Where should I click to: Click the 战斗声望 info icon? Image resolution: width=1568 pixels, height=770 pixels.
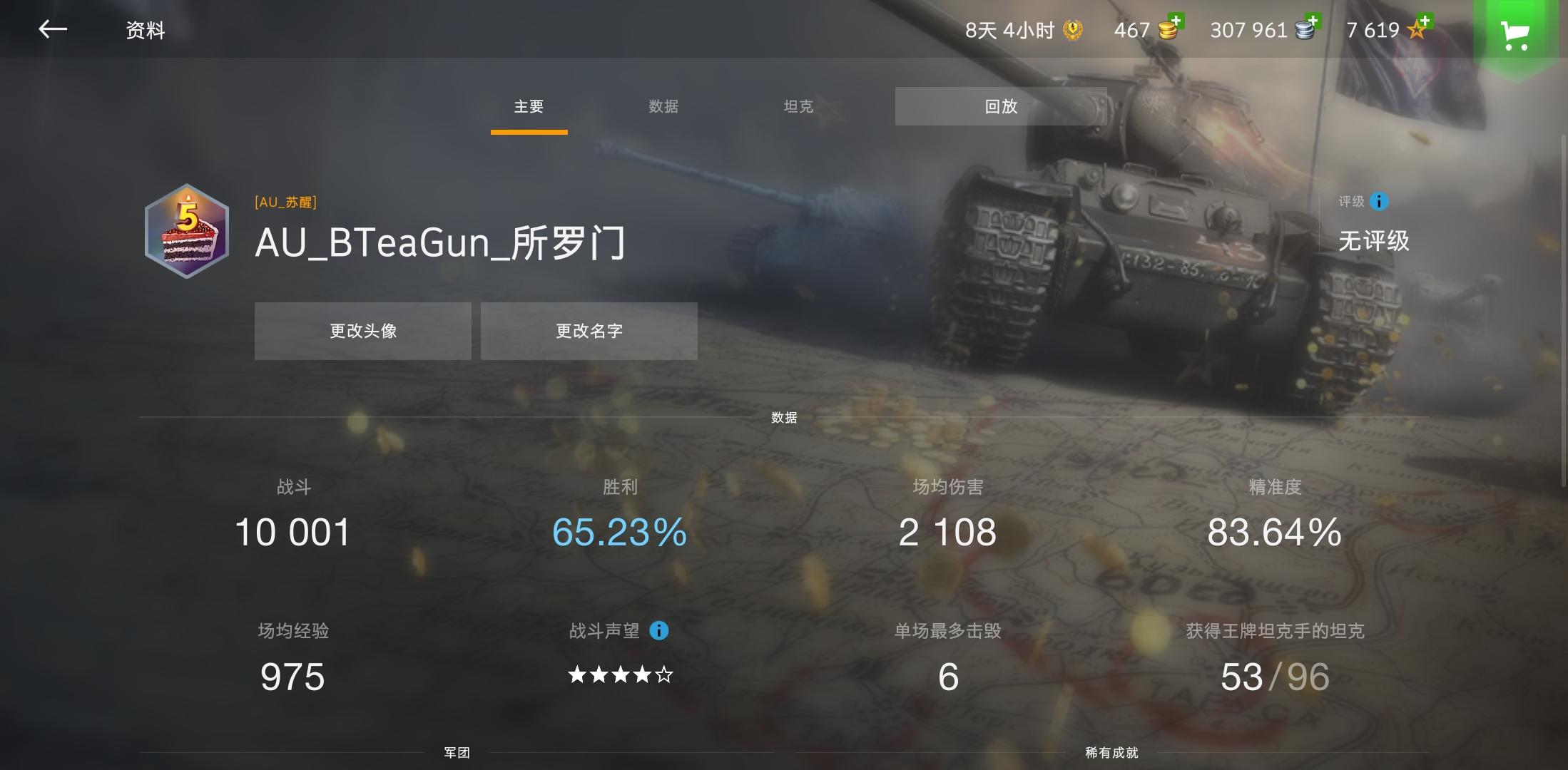(x=658, y=631)
